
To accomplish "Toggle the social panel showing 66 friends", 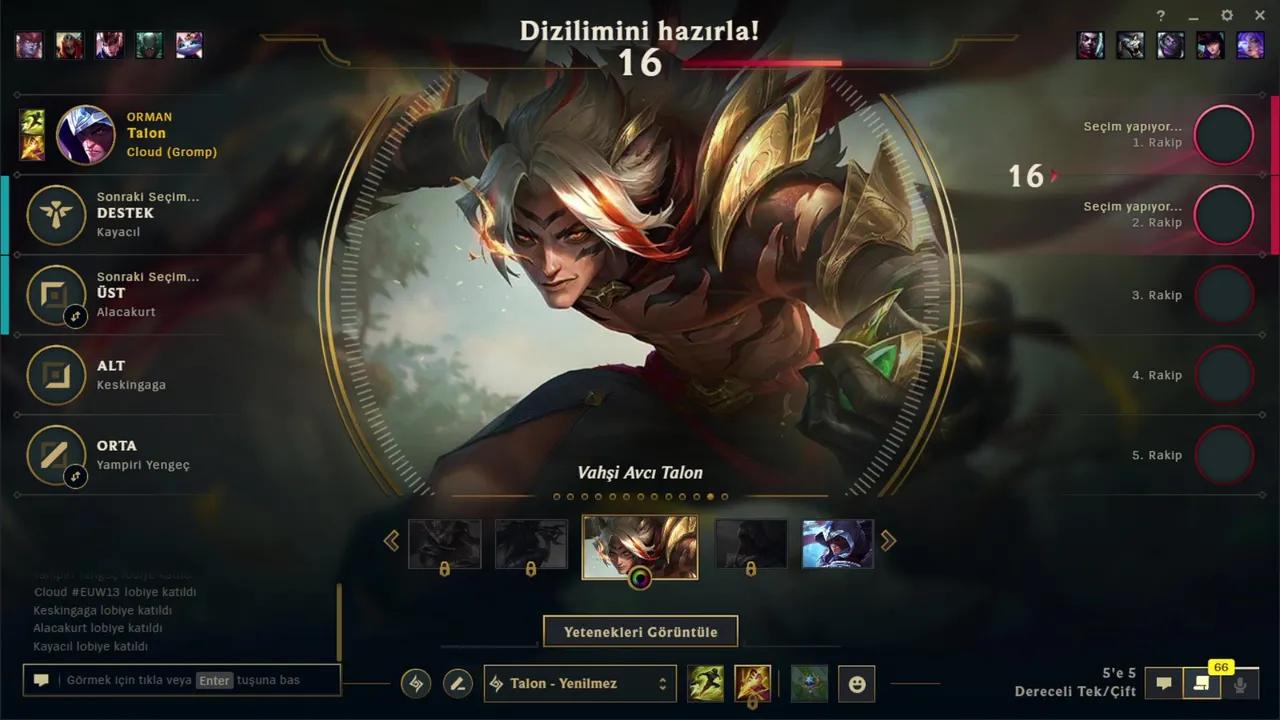I will [x=1202, y=683].
